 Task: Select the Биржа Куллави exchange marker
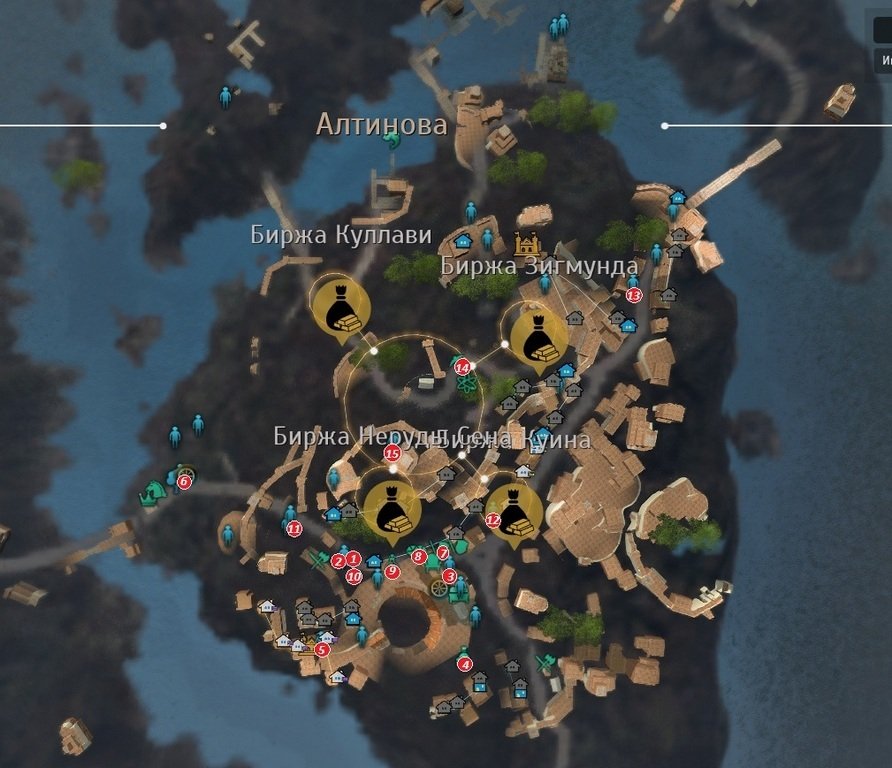click(x=338, y=307)
